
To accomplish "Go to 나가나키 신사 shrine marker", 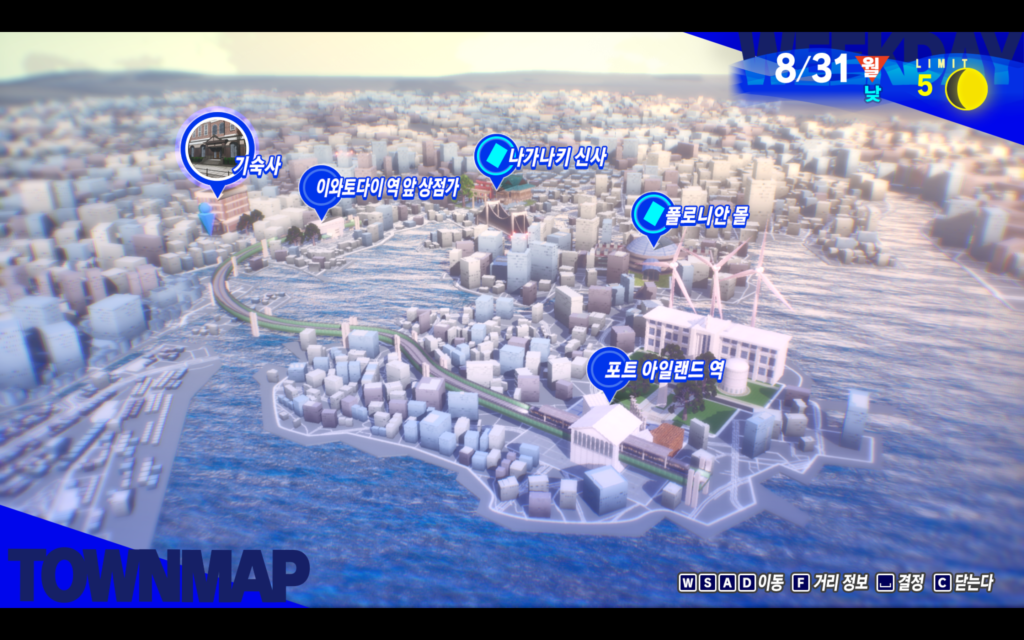I will pos(493,157).
